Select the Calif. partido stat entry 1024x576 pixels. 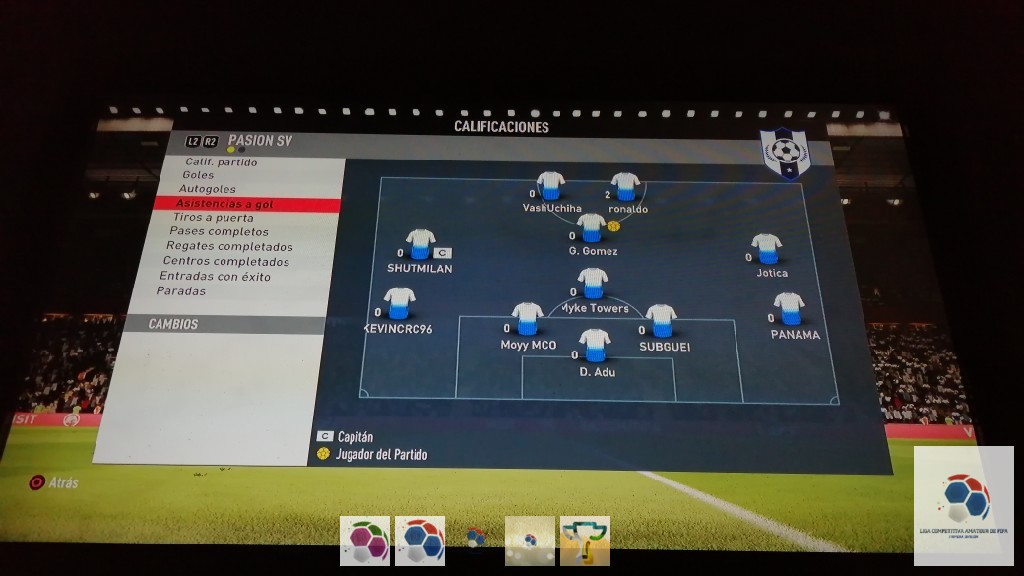[x=221, y=162]
